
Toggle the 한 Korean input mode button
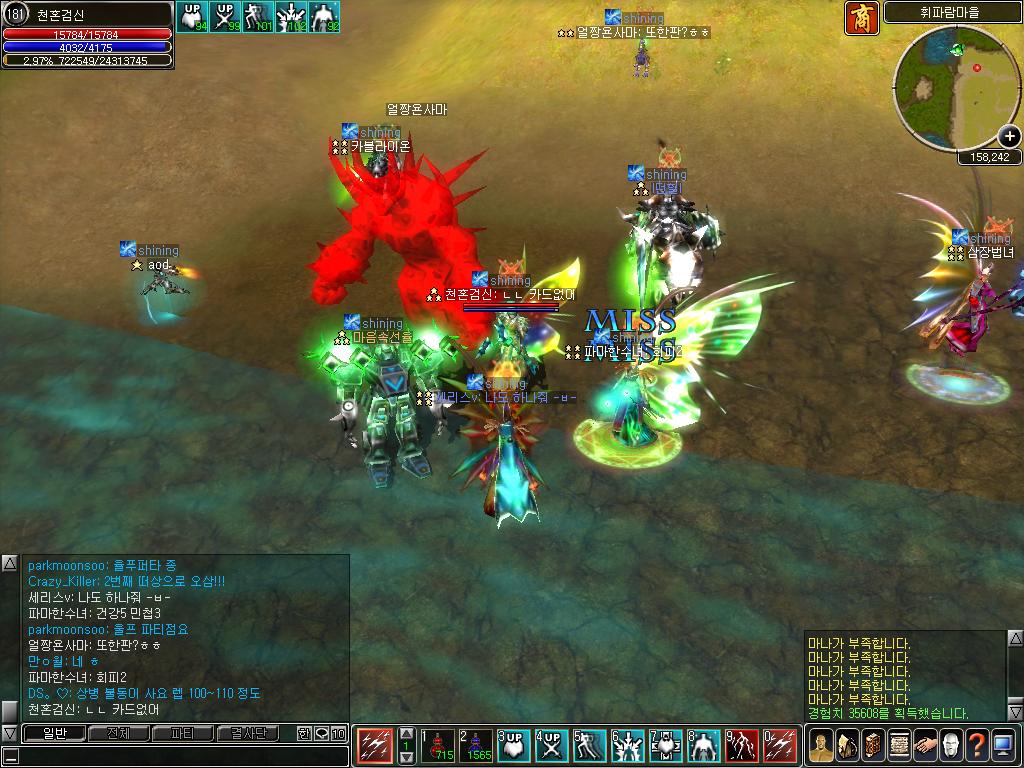(304, 734)
